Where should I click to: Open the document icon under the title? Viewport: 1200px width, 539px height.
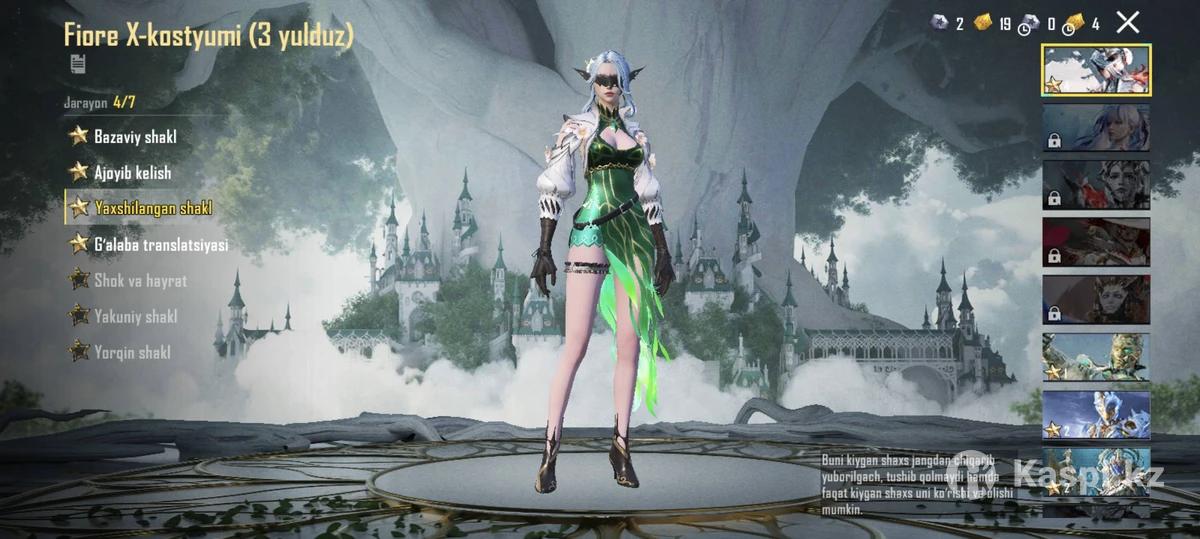pyautogui.click(x=77, y=64)
